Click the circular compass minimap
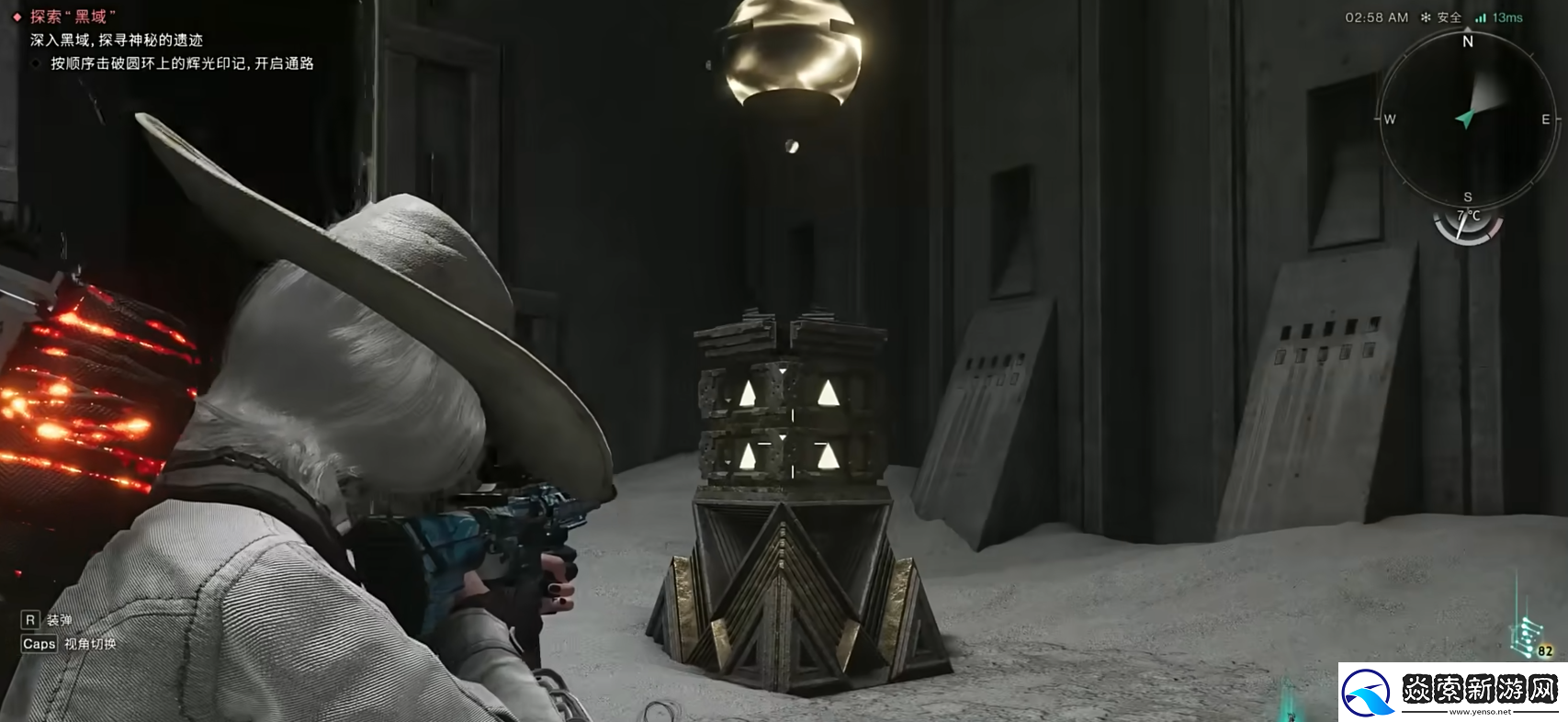The width and height of the screenshot is (1568, 722). click(x=1467, y=118)
